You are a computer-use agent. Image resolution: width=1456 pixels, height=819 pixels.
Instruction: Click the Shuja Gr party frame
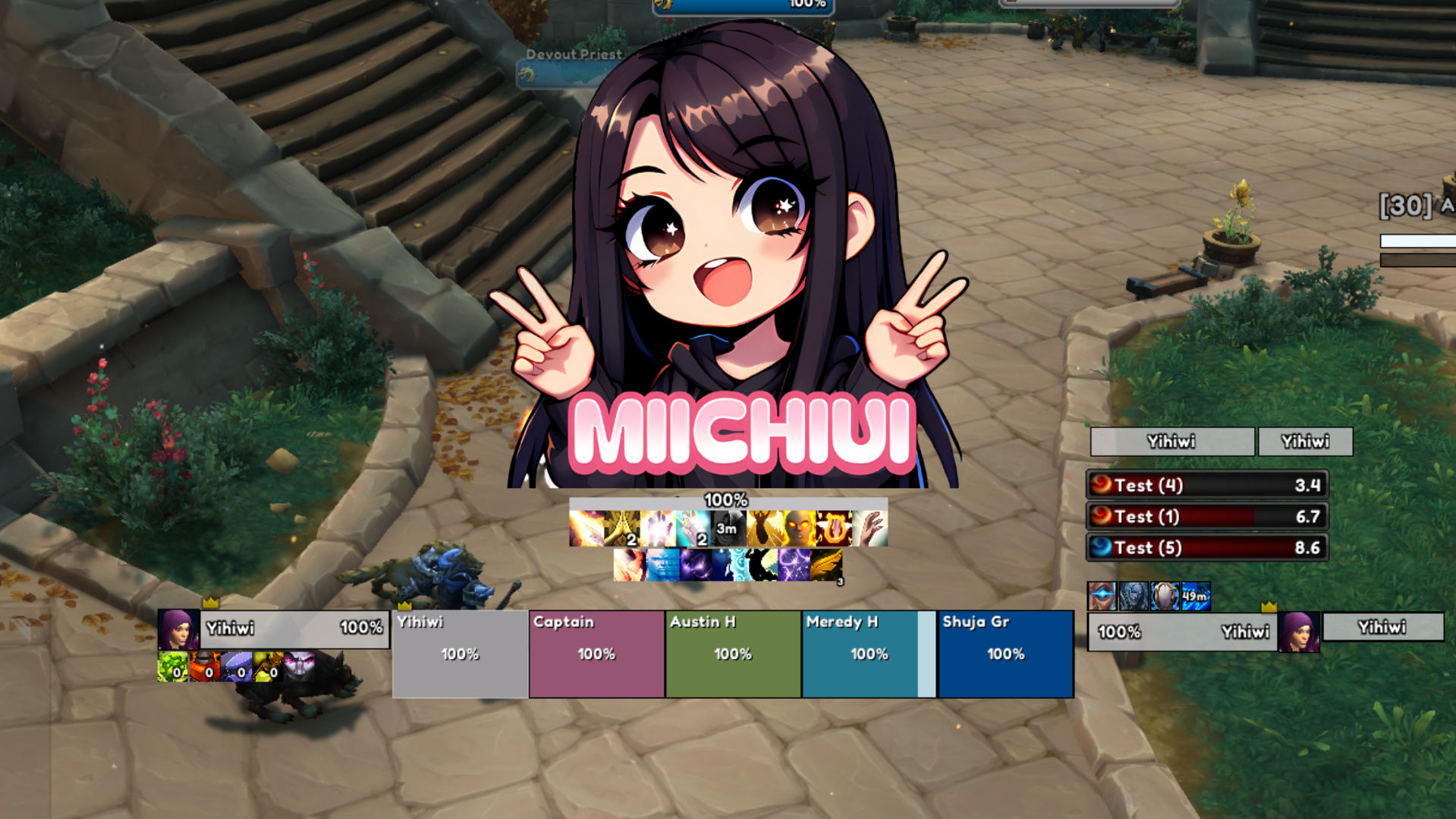click(1005, 654)
